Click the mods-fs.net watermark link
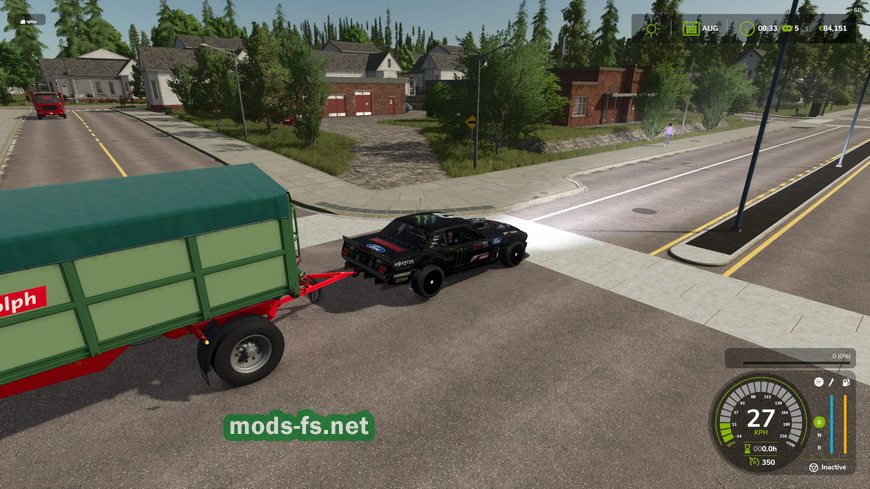Image resolution: width=870 pixels, height=489 pixels. coord(299,427)
